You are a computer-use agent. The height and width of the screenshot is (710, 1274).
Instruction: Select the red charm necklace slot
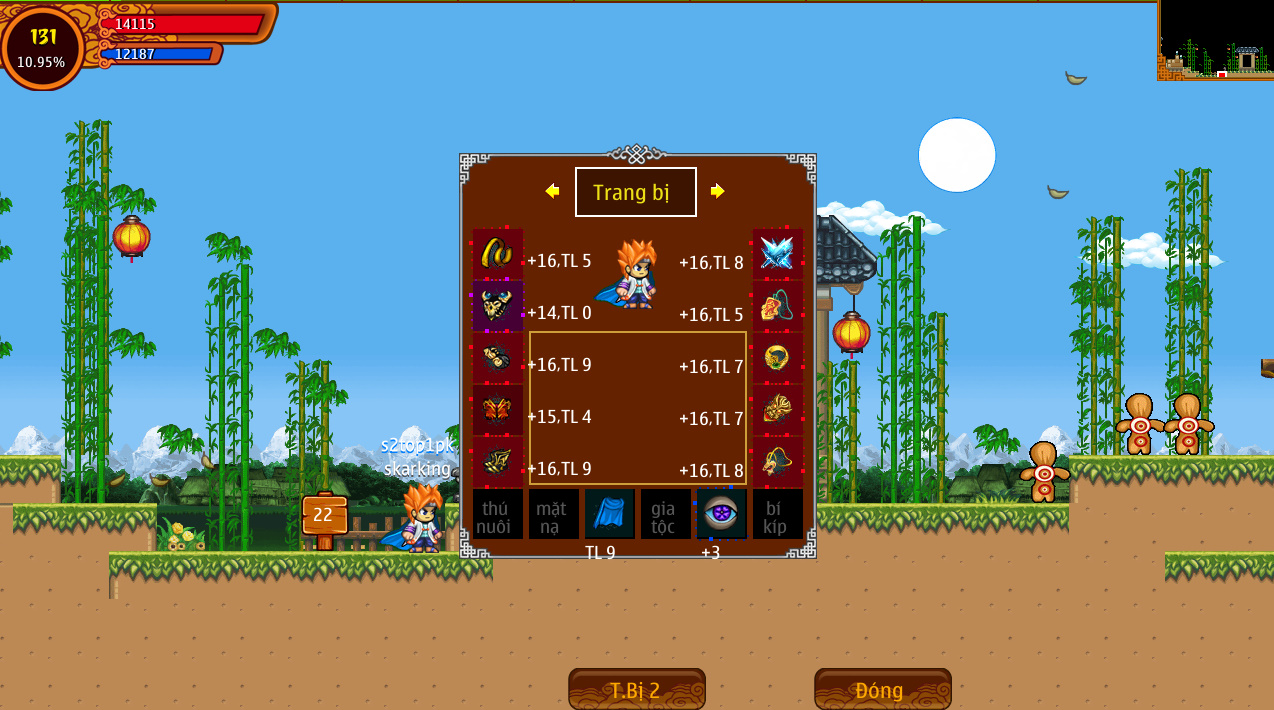coord(777,306)
